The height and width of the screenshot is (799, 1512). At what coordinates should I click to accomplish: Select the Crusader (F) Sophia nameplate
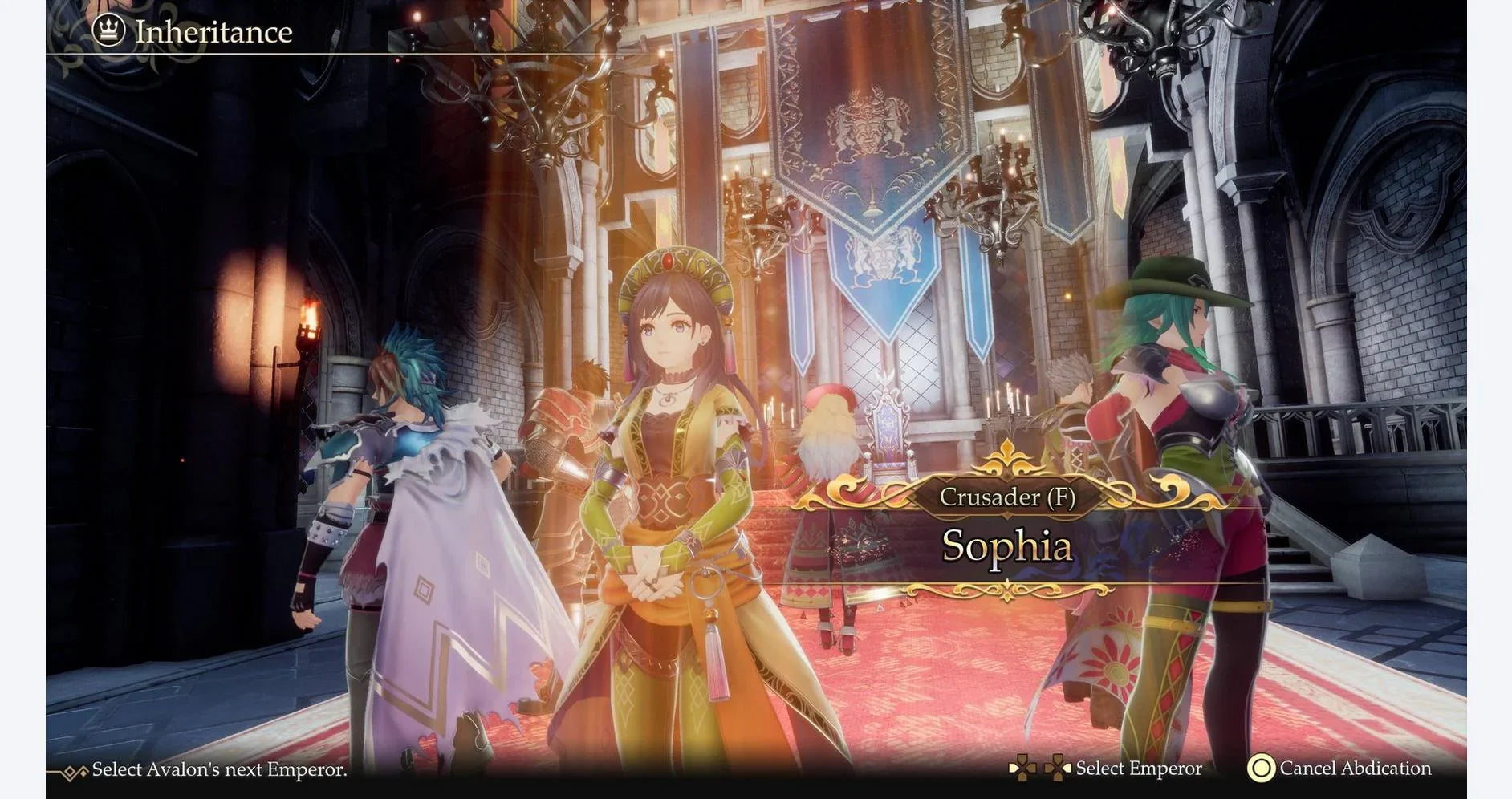point(1006,529)
